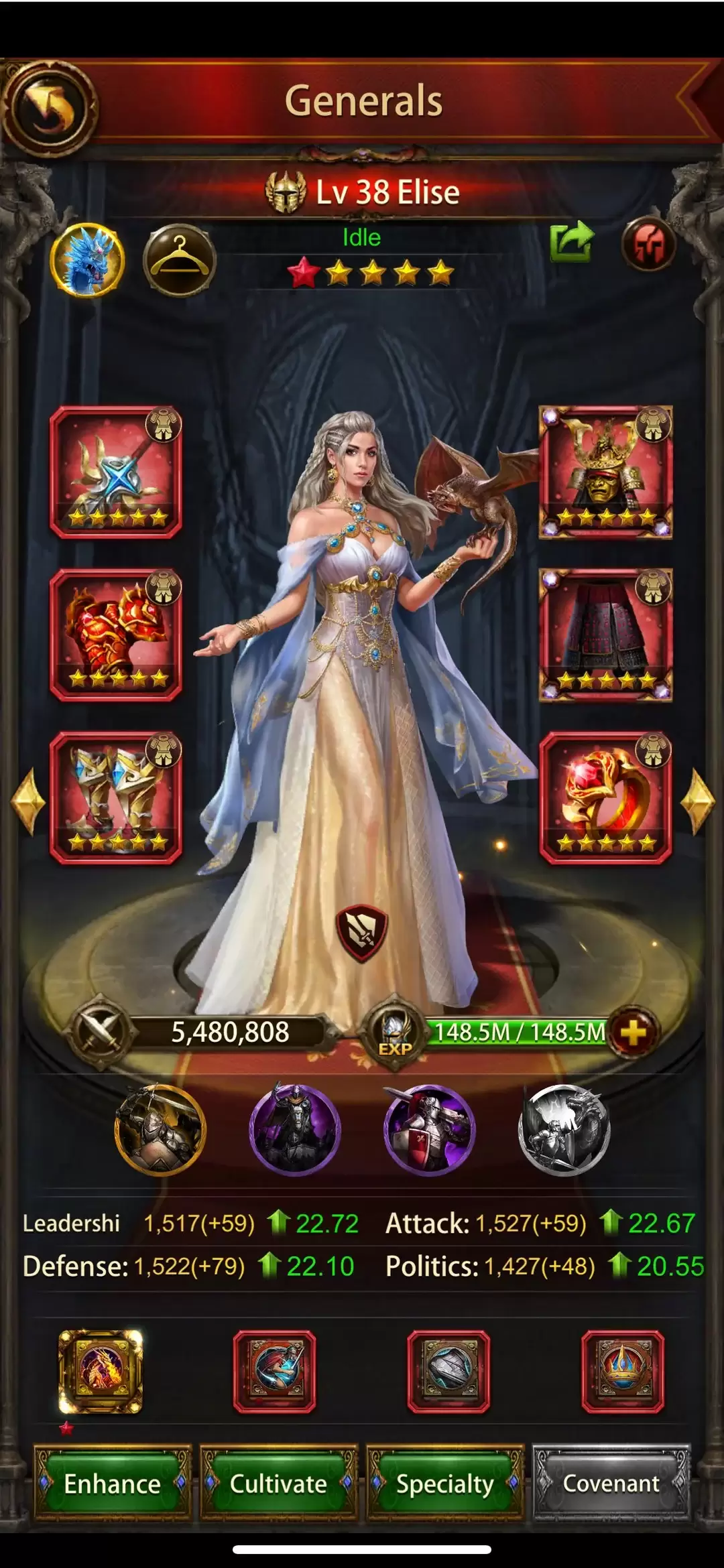Select the gold-framed dragon skill book
The image size is (724, 1568).
(x=101, y=1372)
